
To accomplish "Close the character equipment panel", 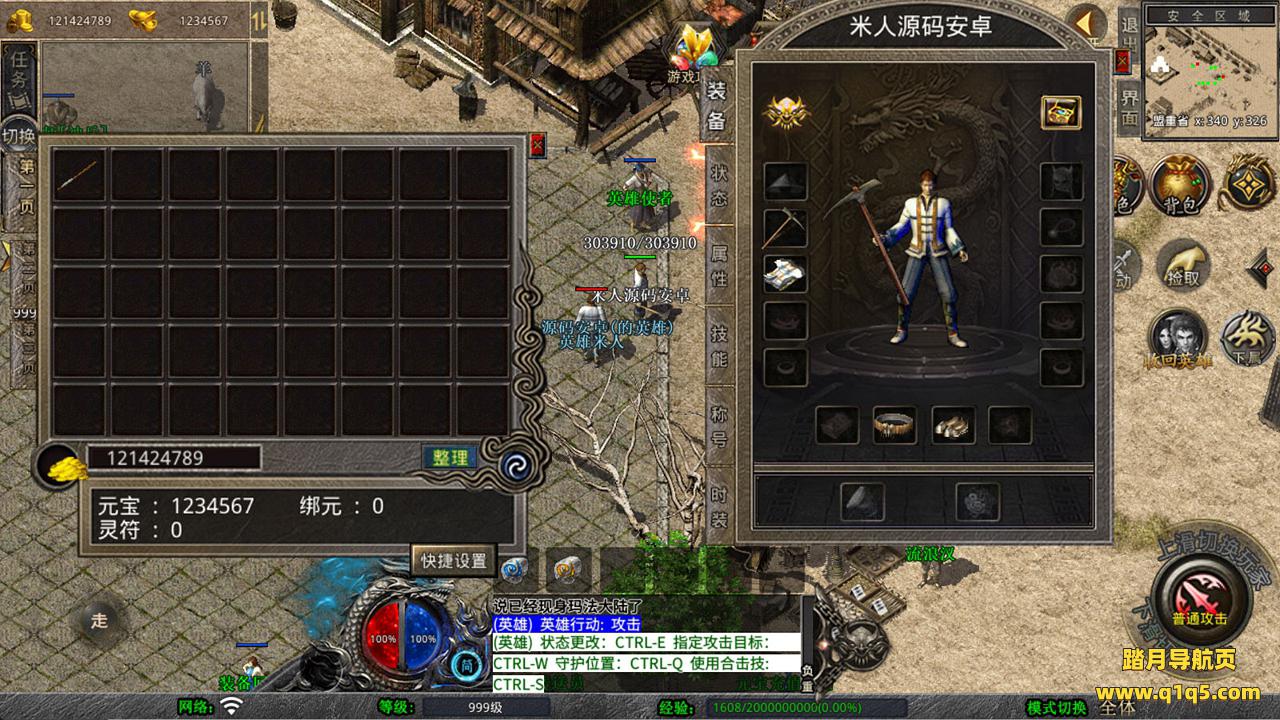I will [x=1122, y=62].
